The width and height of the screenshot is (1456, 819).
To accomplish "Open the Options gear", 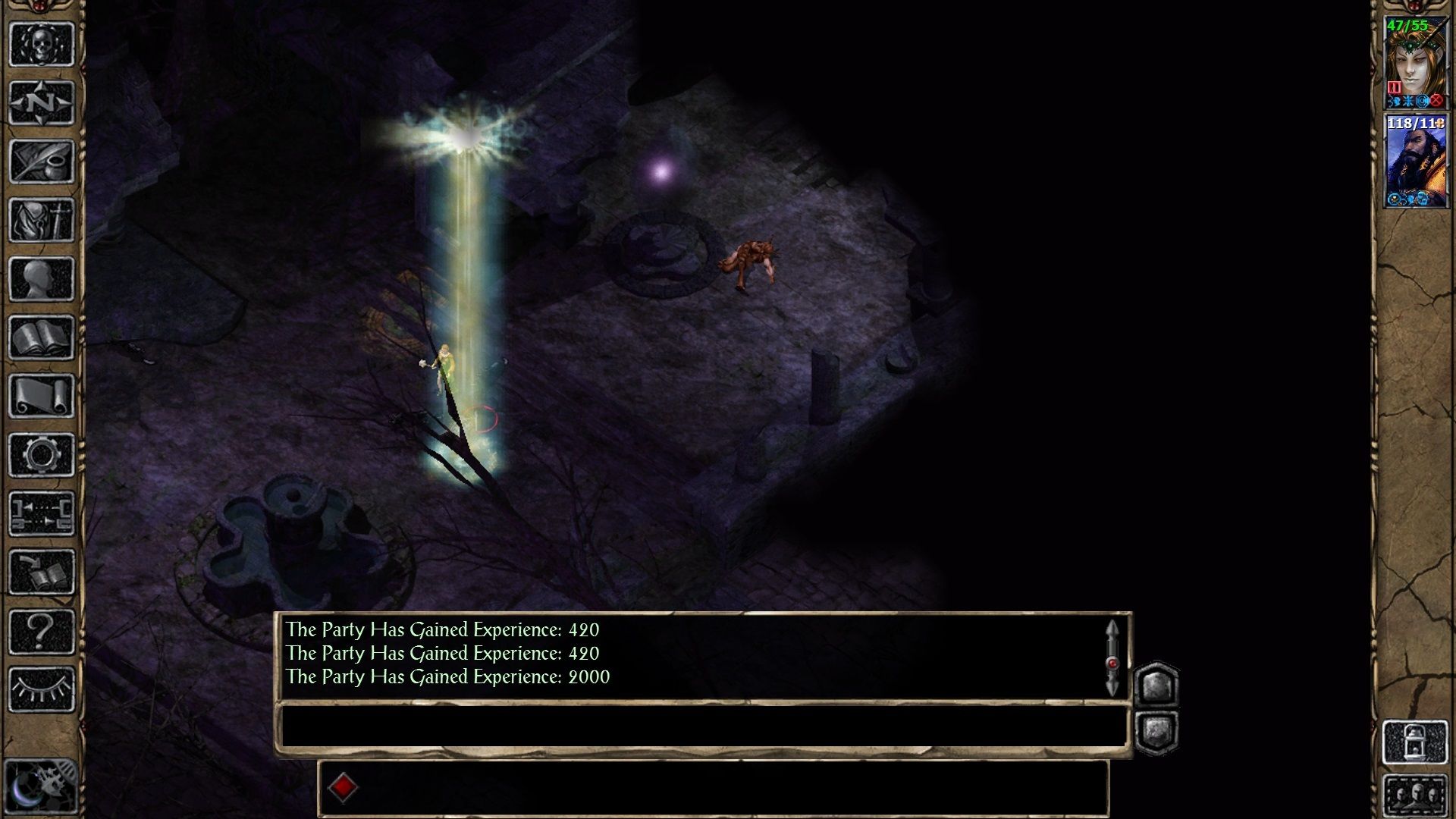I will pyautogui.click(x=42, y=451).
